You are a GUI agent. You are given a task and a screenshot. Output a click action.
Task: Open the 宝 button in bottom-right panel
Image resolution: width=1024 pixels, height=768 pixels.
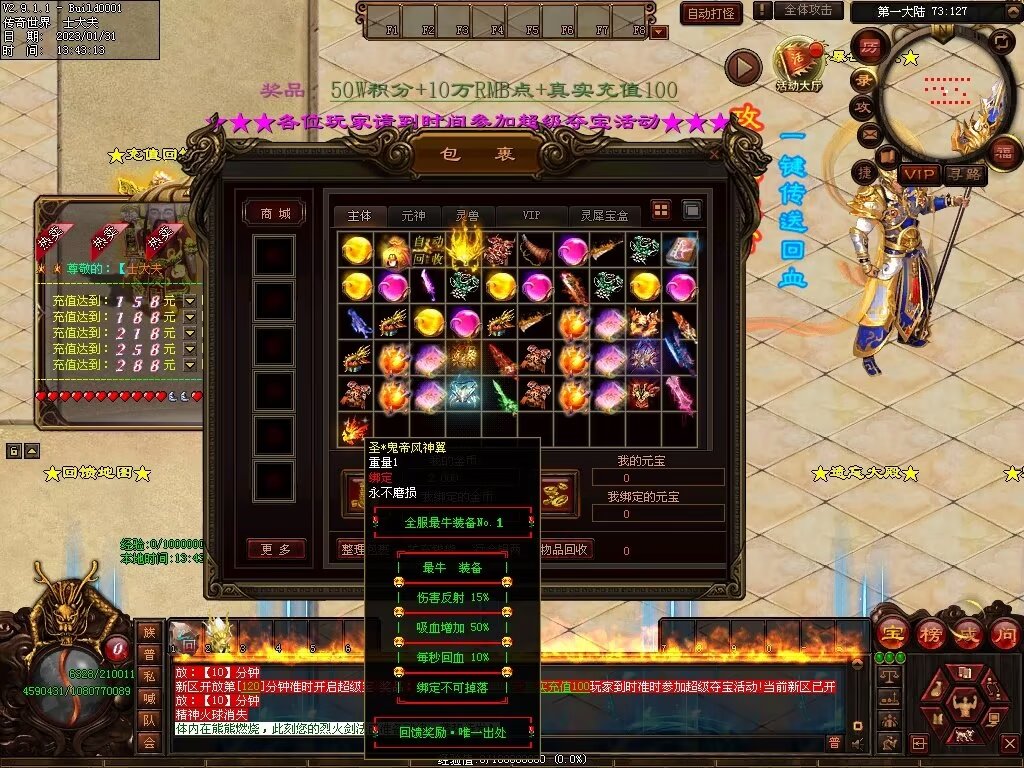click(890, 632)
